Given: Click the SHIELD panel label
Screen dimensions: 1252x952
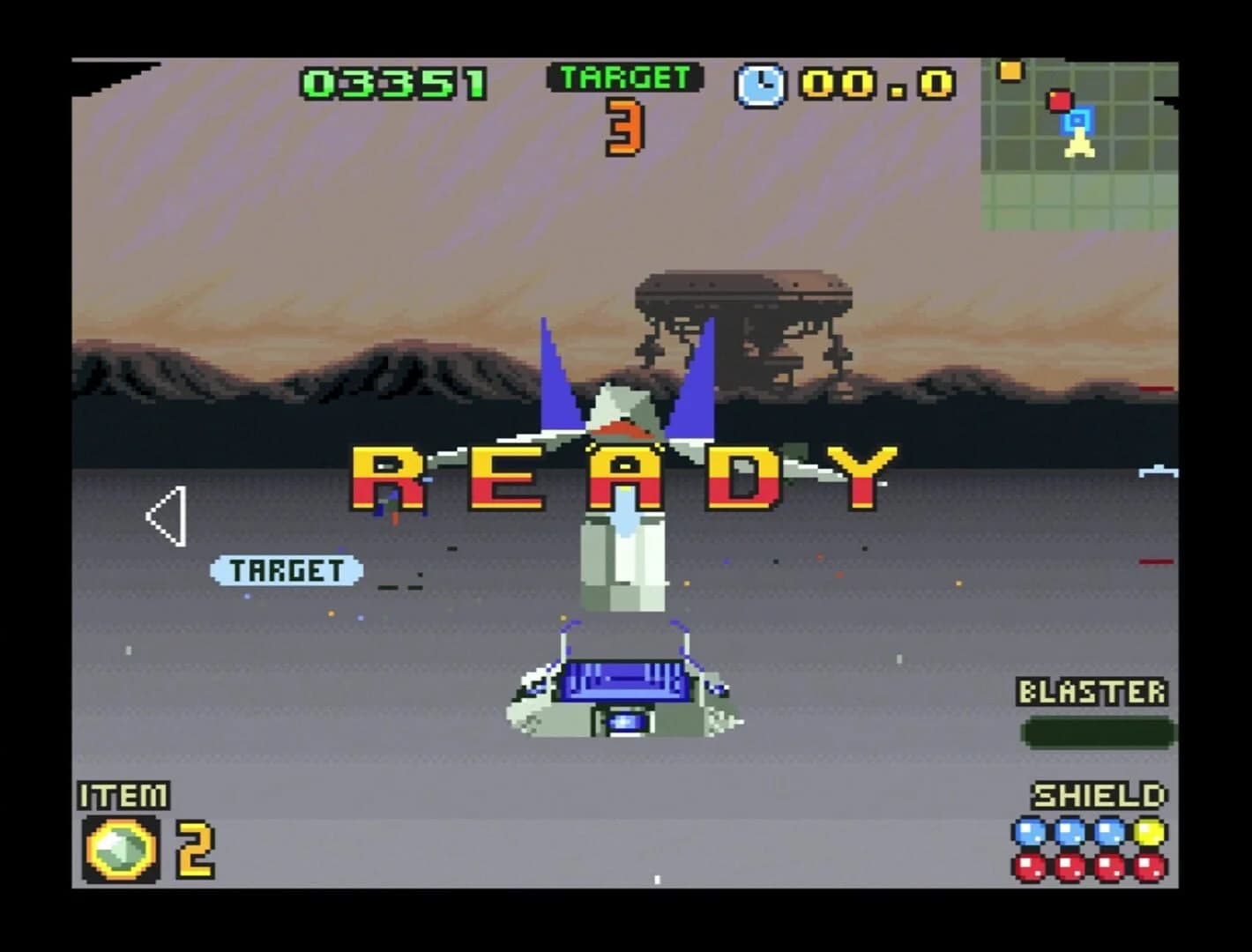Looking at the screenshot, I should point(1096,795).
